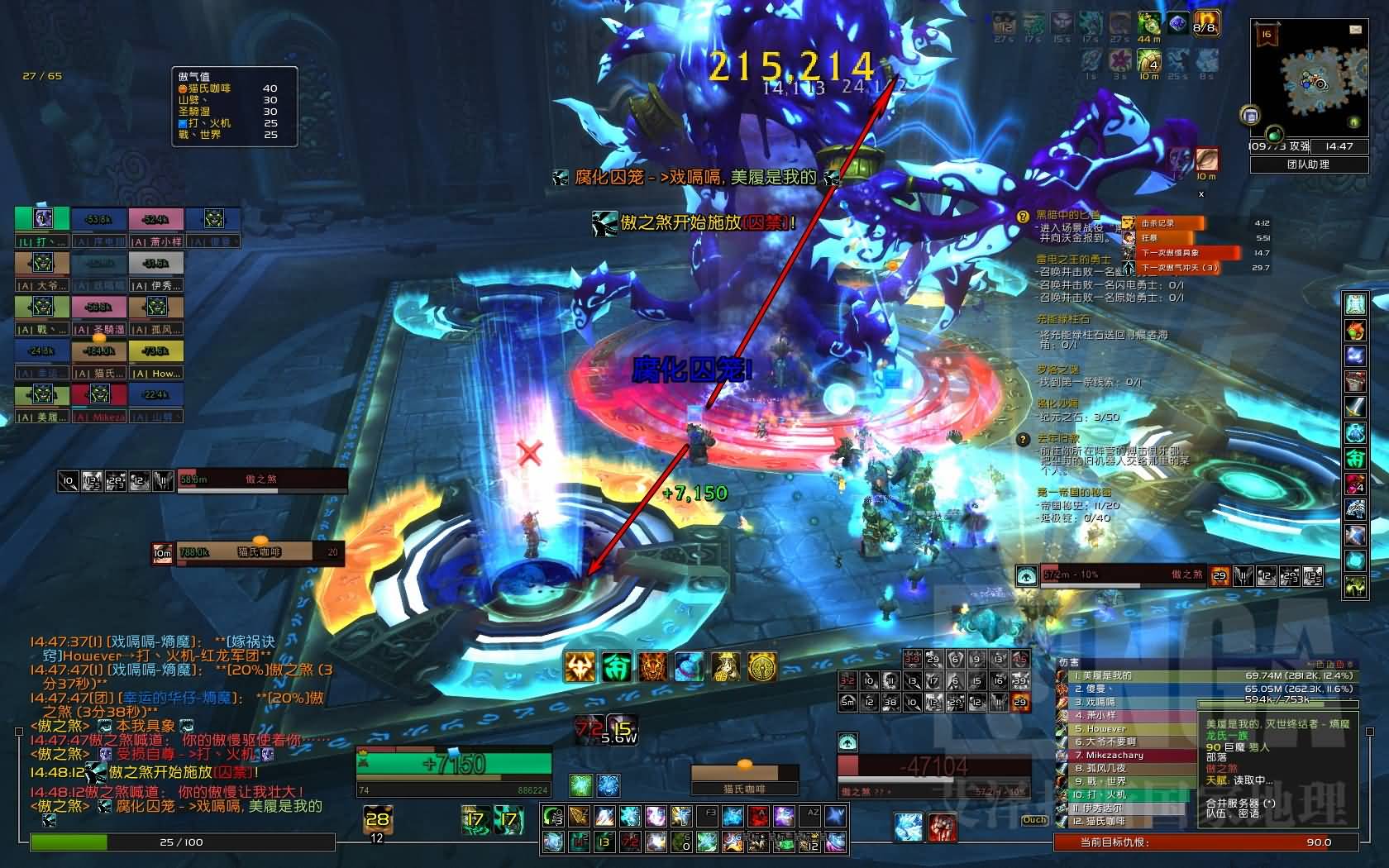Click the Ouch macro button
The width and height of the screenshot is (1389, 868).
pos(1034,820)
